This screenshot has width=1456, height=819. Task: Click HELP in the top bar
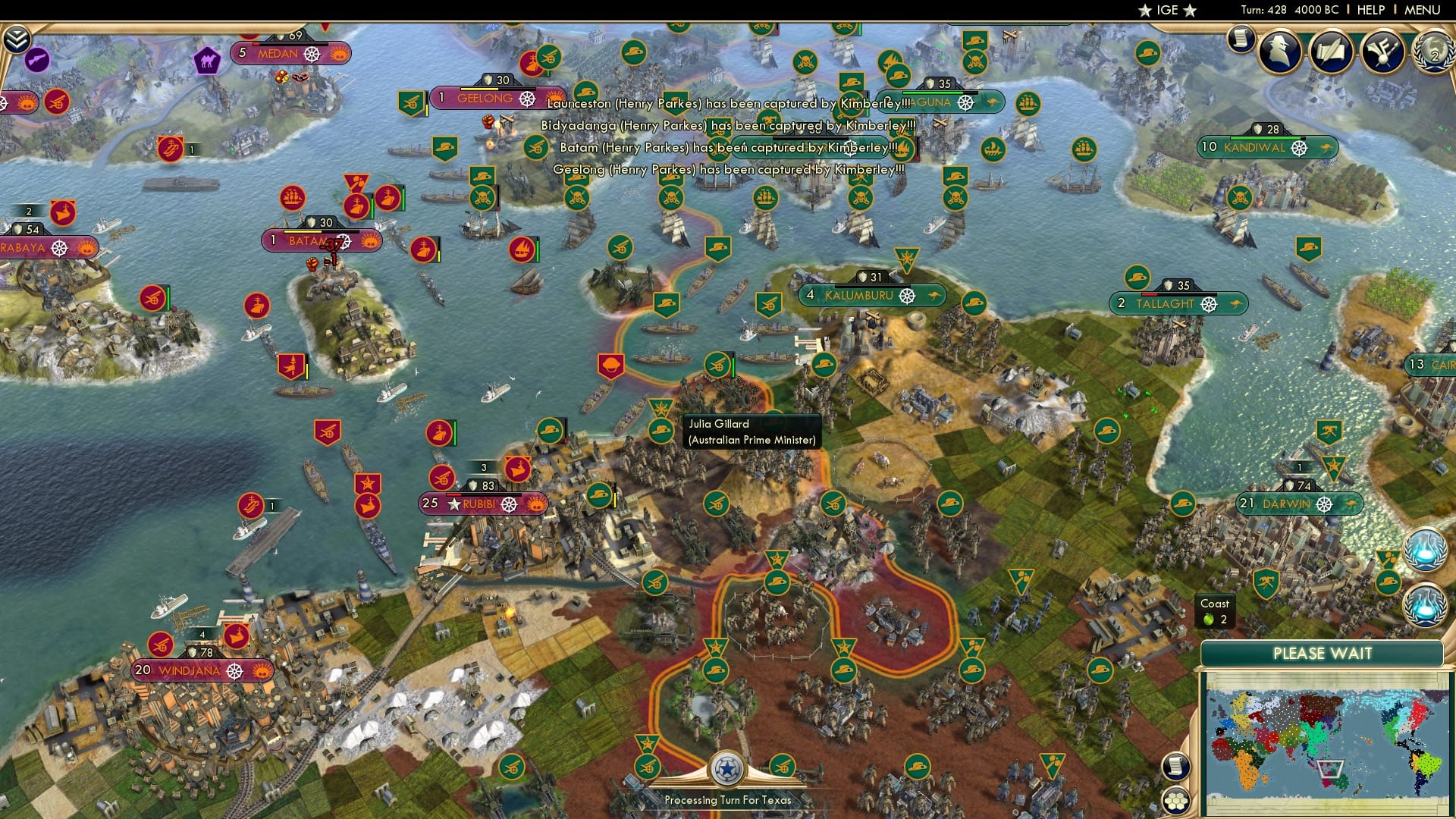(x=1371, y=10)
